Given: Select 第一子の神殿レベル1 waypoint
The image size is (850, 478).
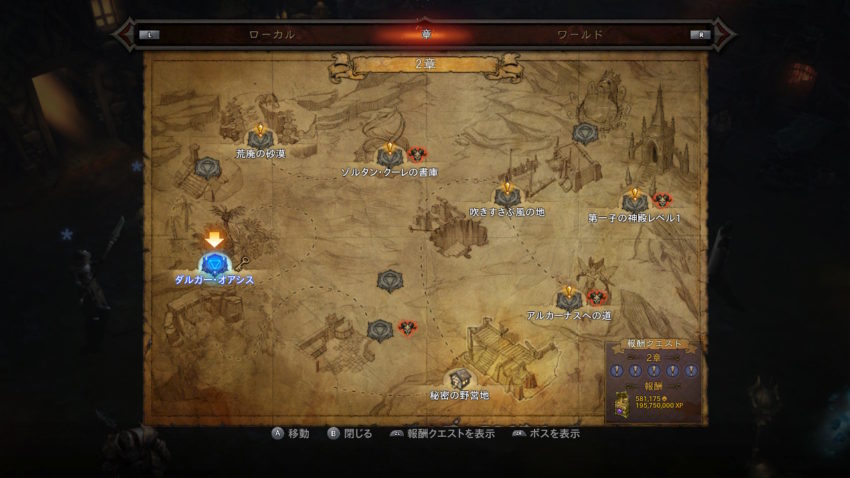Looking at the screenshot, I should coord(634,202).
